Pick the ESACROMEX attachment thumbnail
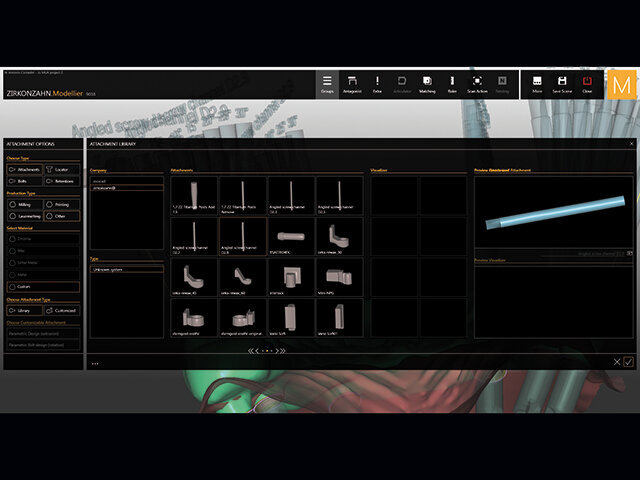This screenshot has height=480, width=640. [291, 237]
